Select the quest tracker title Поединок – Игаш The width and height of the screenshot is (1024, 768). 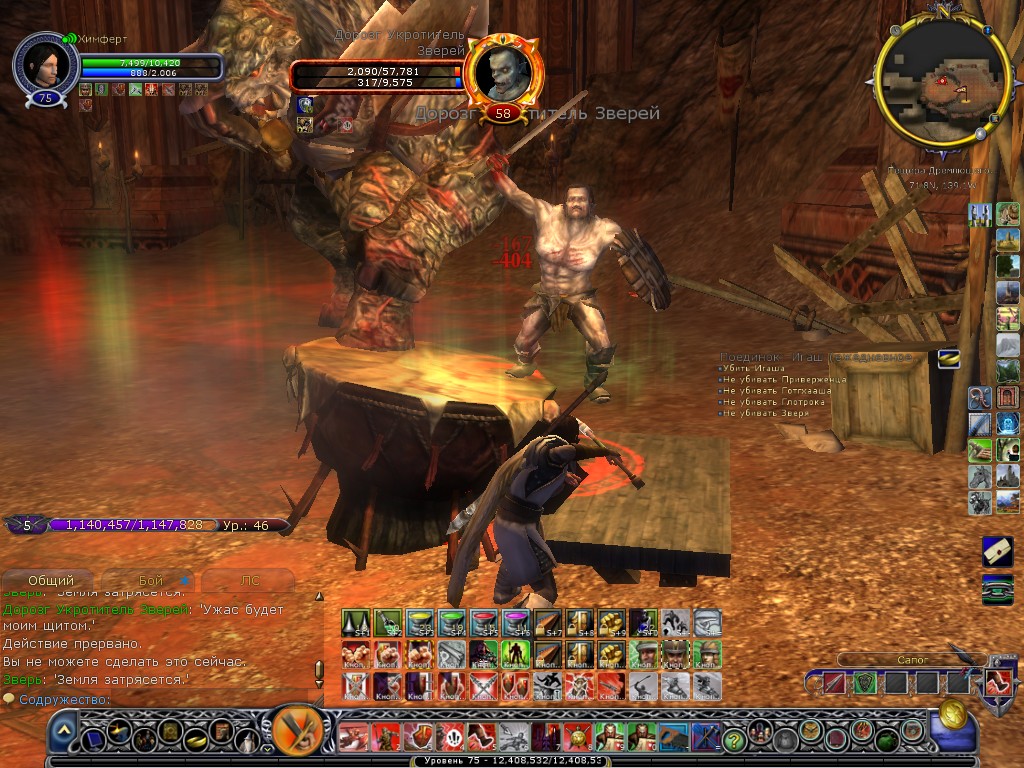pos(815,357)
